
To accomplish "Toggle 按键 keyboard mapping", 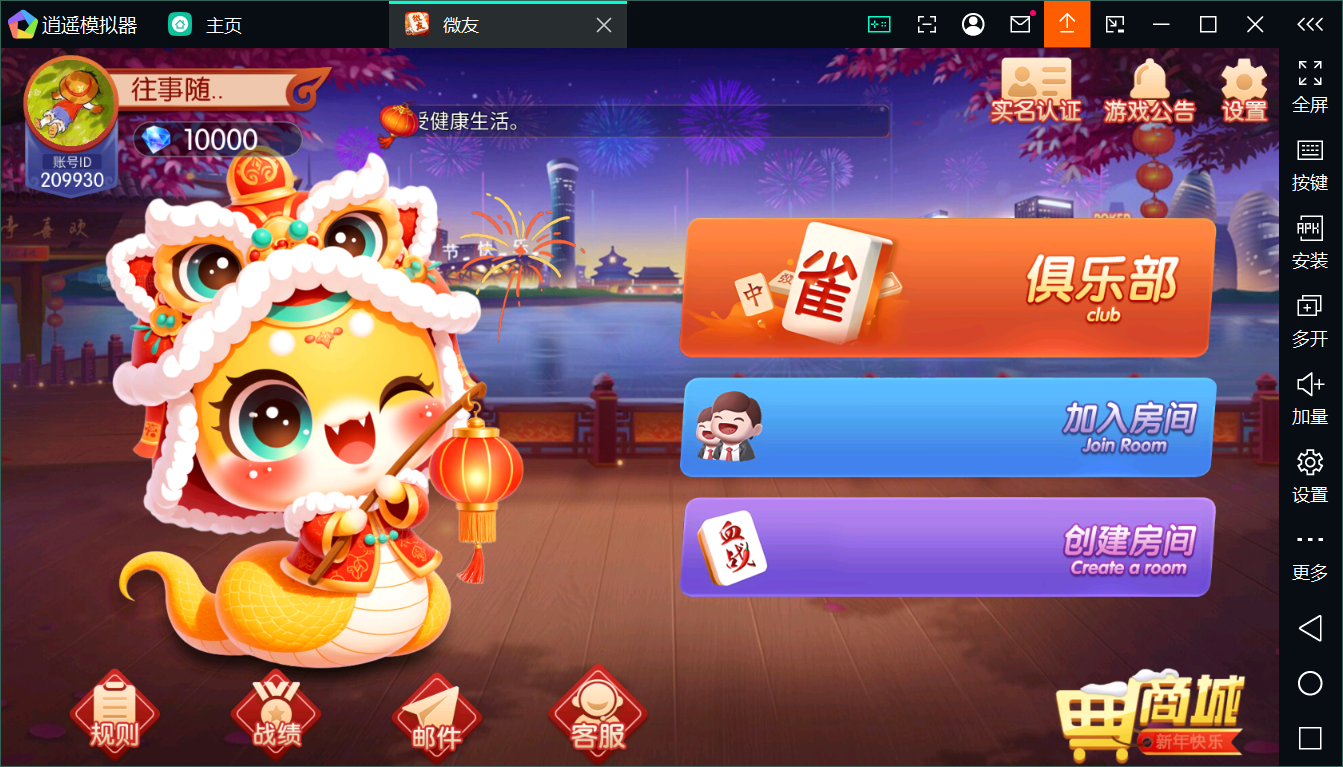I will coord(1309,165).
